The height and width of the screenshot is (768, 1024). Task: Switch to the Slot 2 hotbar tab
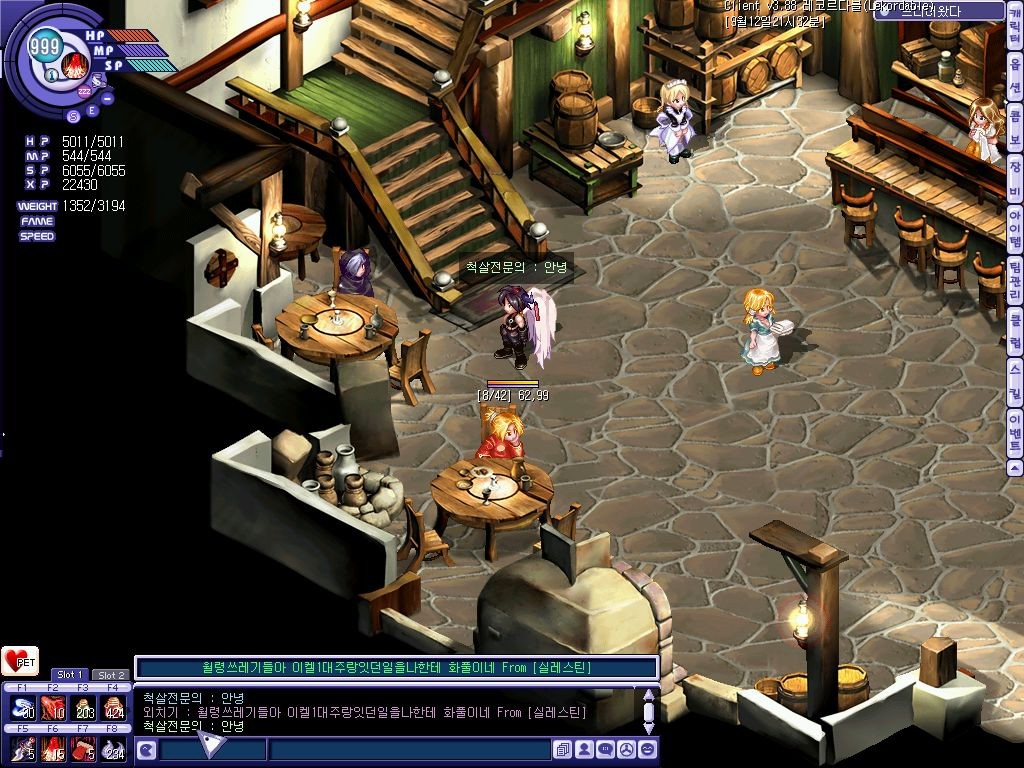[x=110, y=675]
